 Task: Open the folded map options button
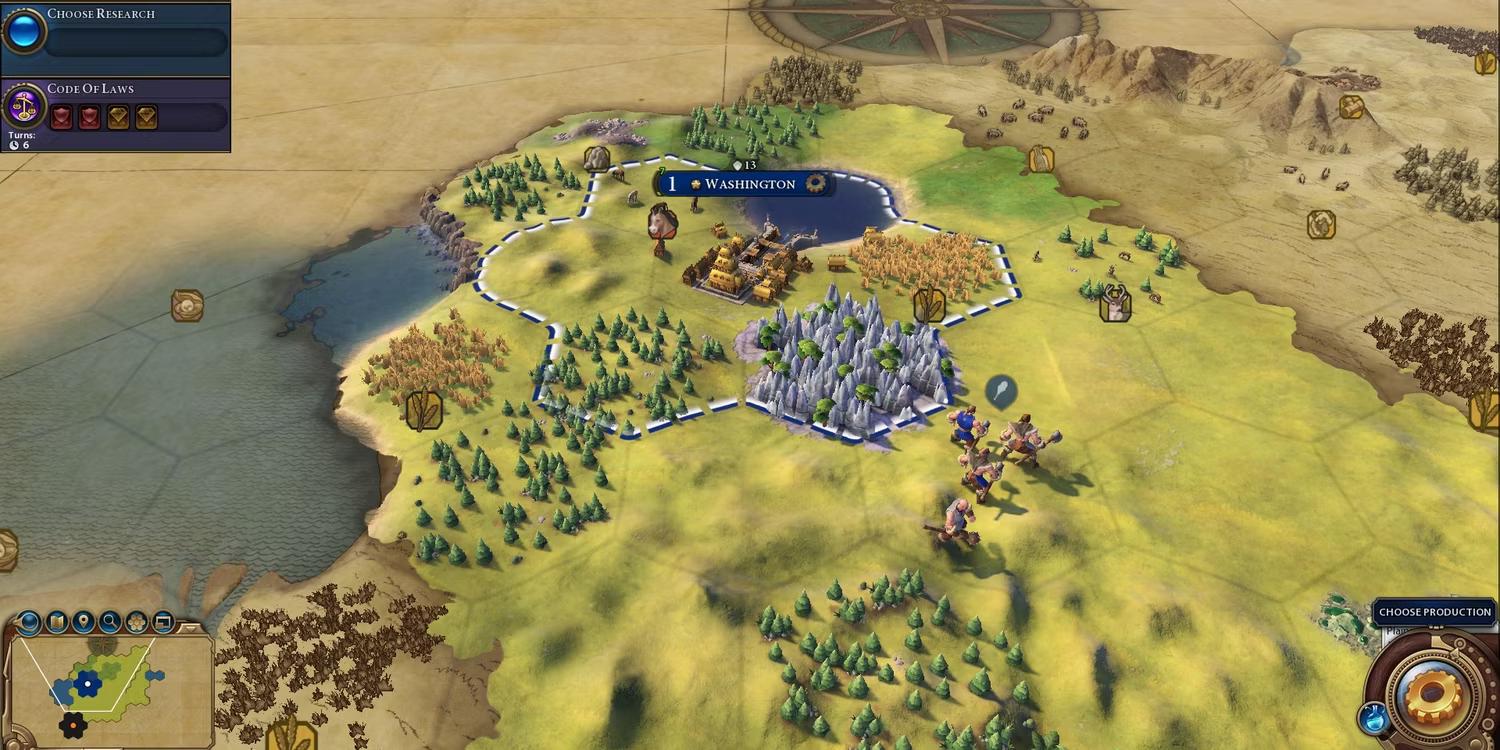click(x=57, y=623)
